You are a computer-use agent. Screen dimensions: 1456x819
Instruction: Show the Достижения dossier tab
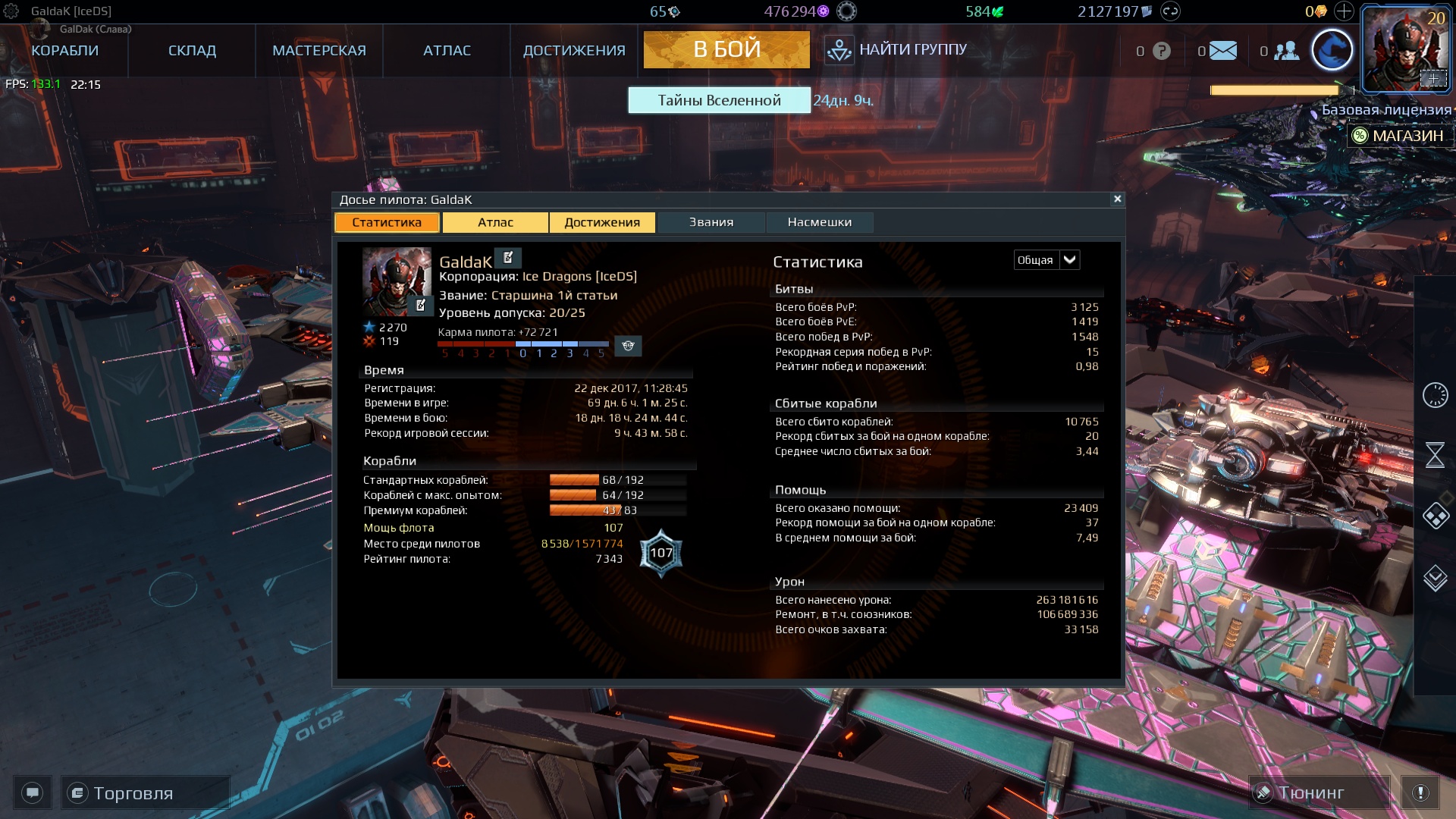(x=602, y=222)
